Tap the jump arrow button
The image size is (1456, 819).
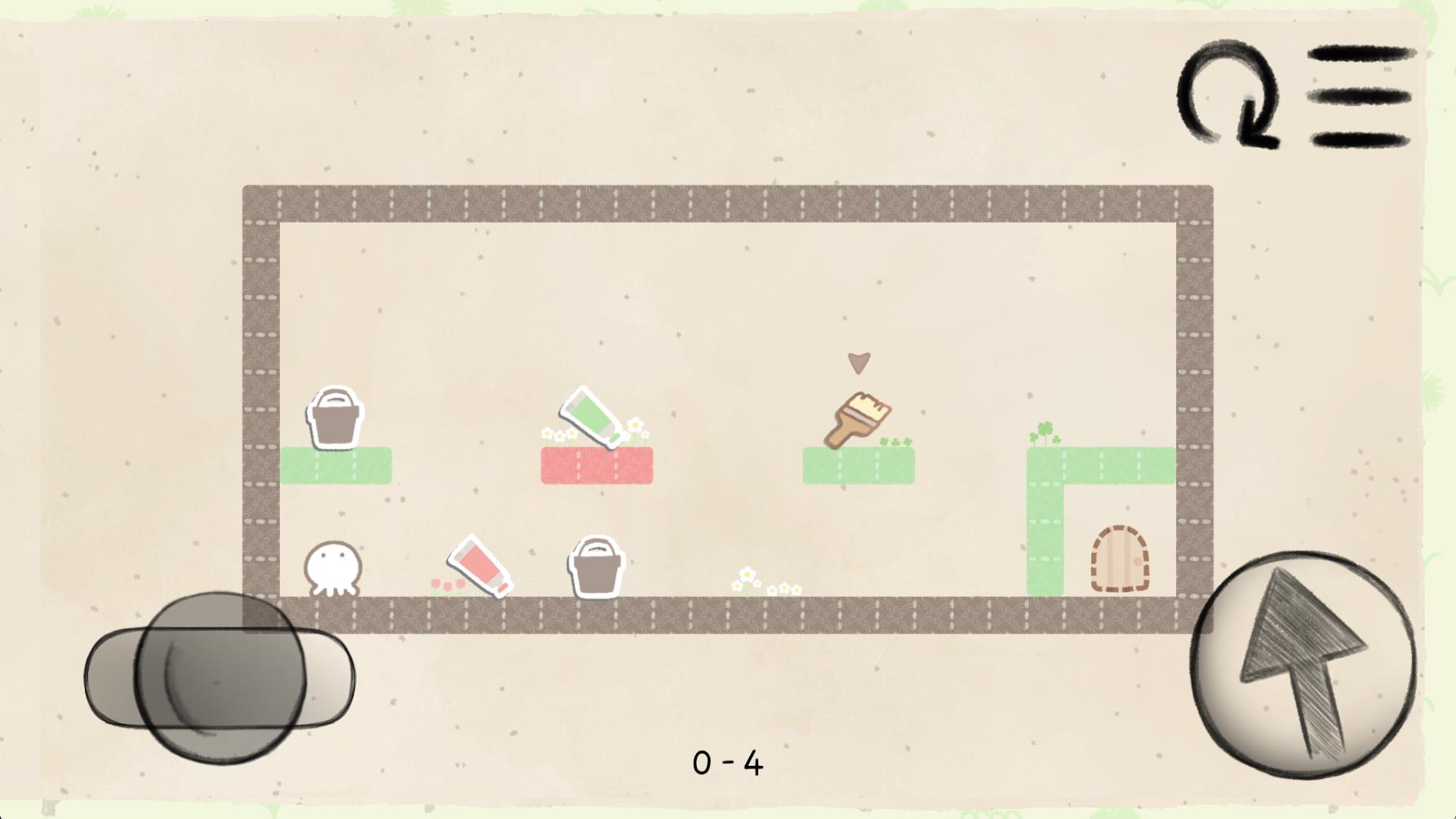pos(1303,664)
